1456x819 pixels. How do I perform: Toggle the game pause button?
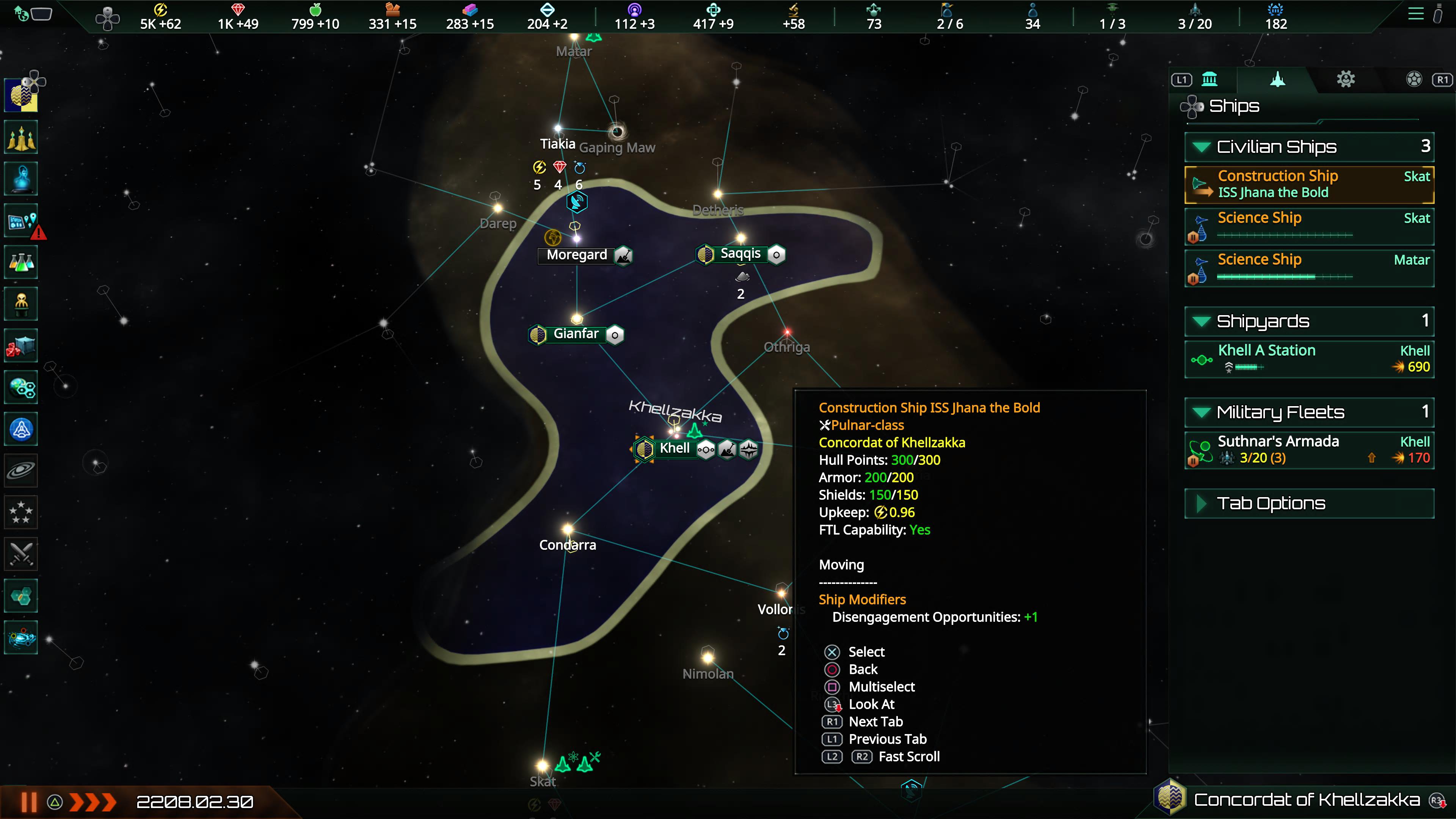29,802
